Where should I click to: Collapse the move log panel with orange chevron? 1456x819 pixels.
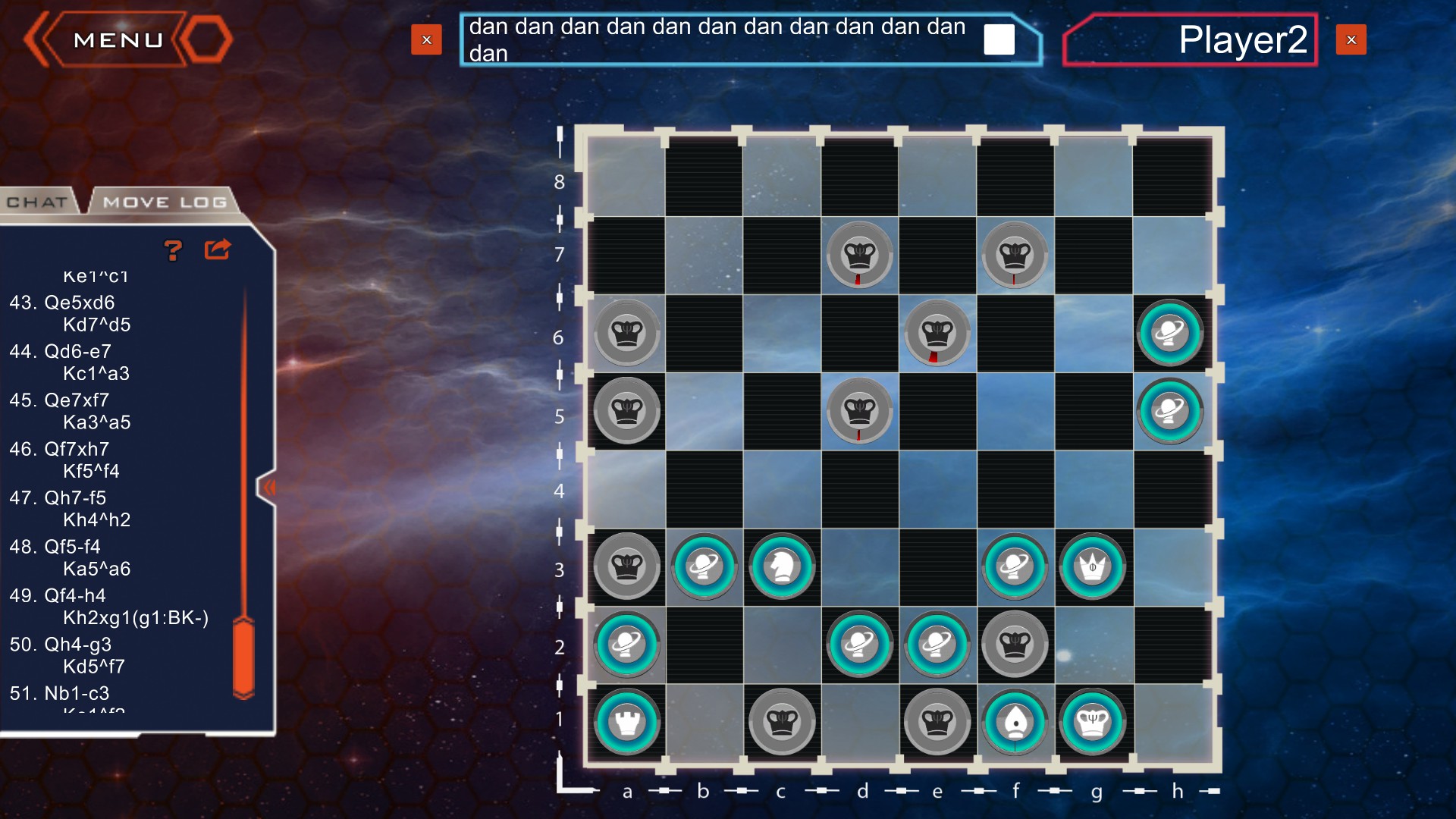coord(271,488)
